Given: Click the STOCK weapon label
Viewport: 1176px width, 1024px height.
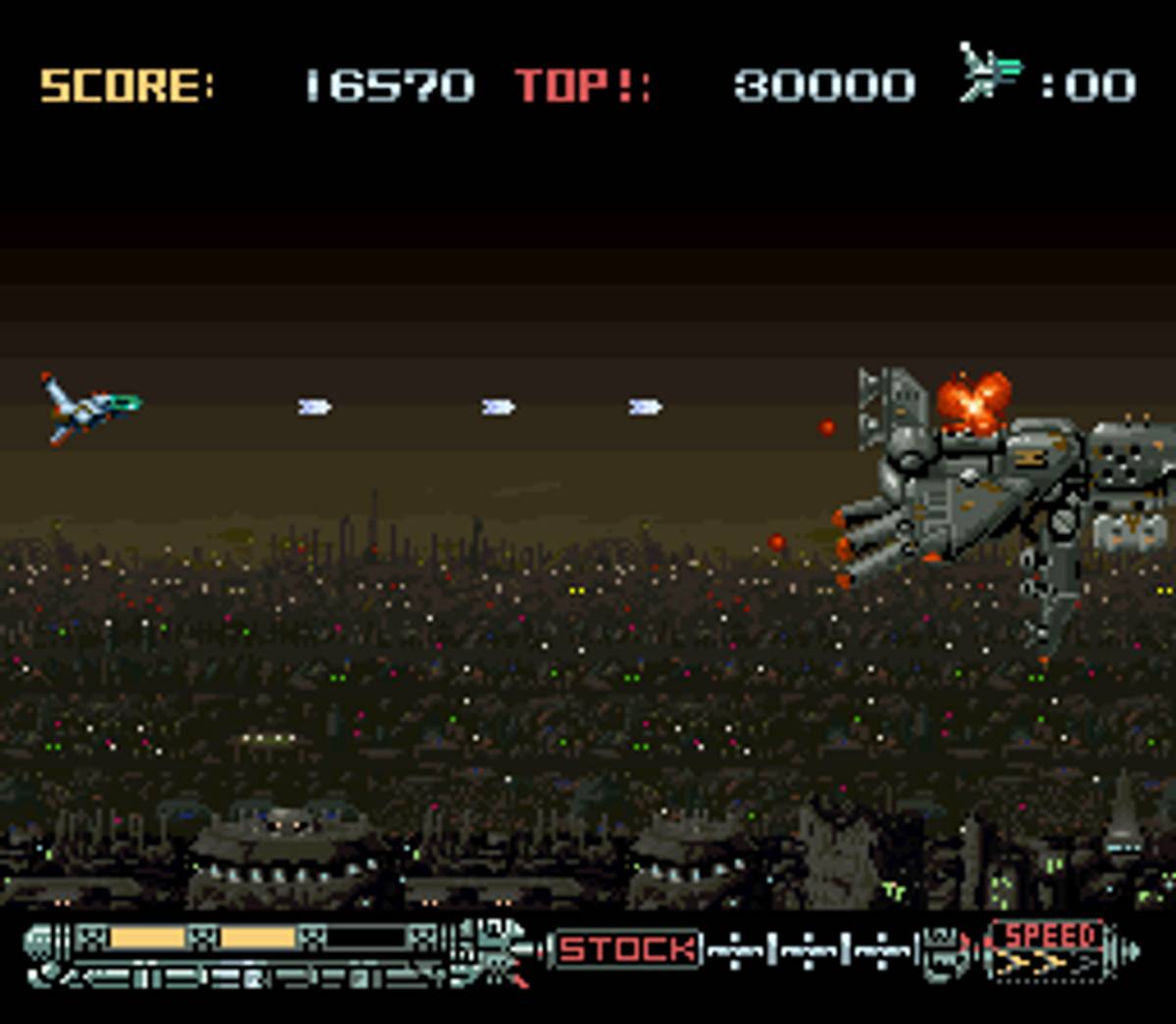Looking at the screenshot, I should click(628, 949).
